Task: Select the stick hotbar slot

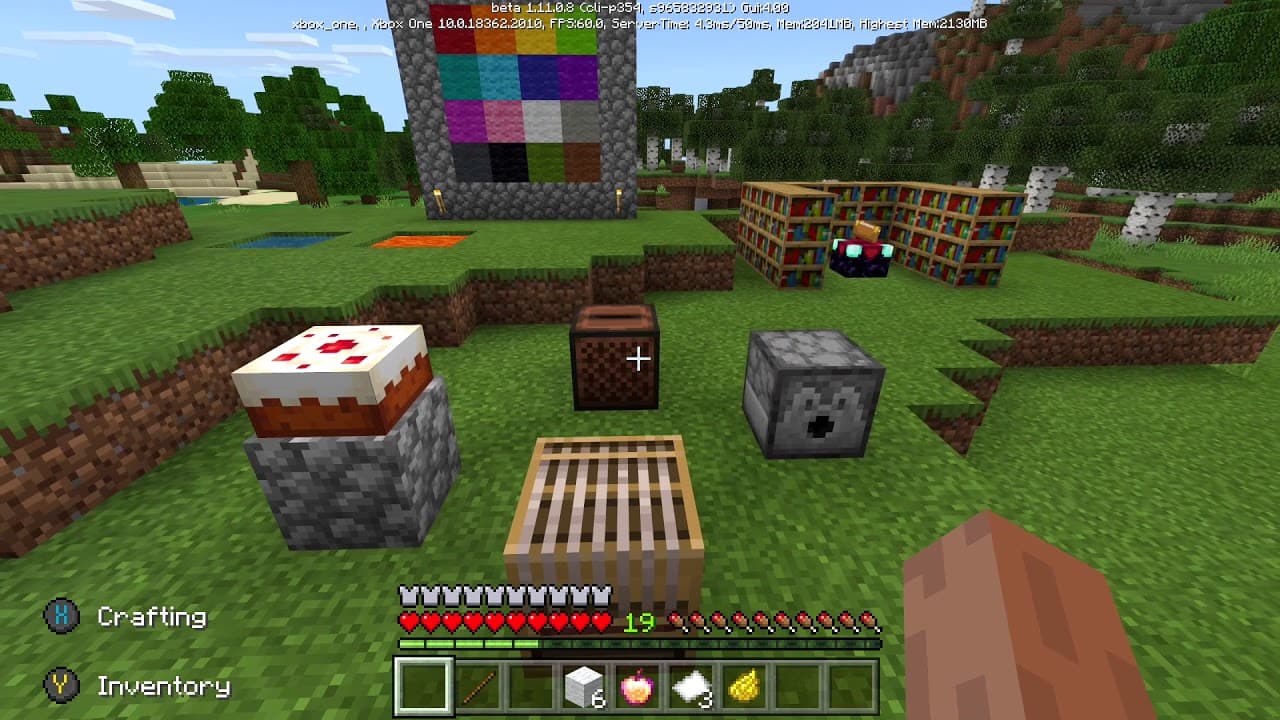Action: pos(478,687)
